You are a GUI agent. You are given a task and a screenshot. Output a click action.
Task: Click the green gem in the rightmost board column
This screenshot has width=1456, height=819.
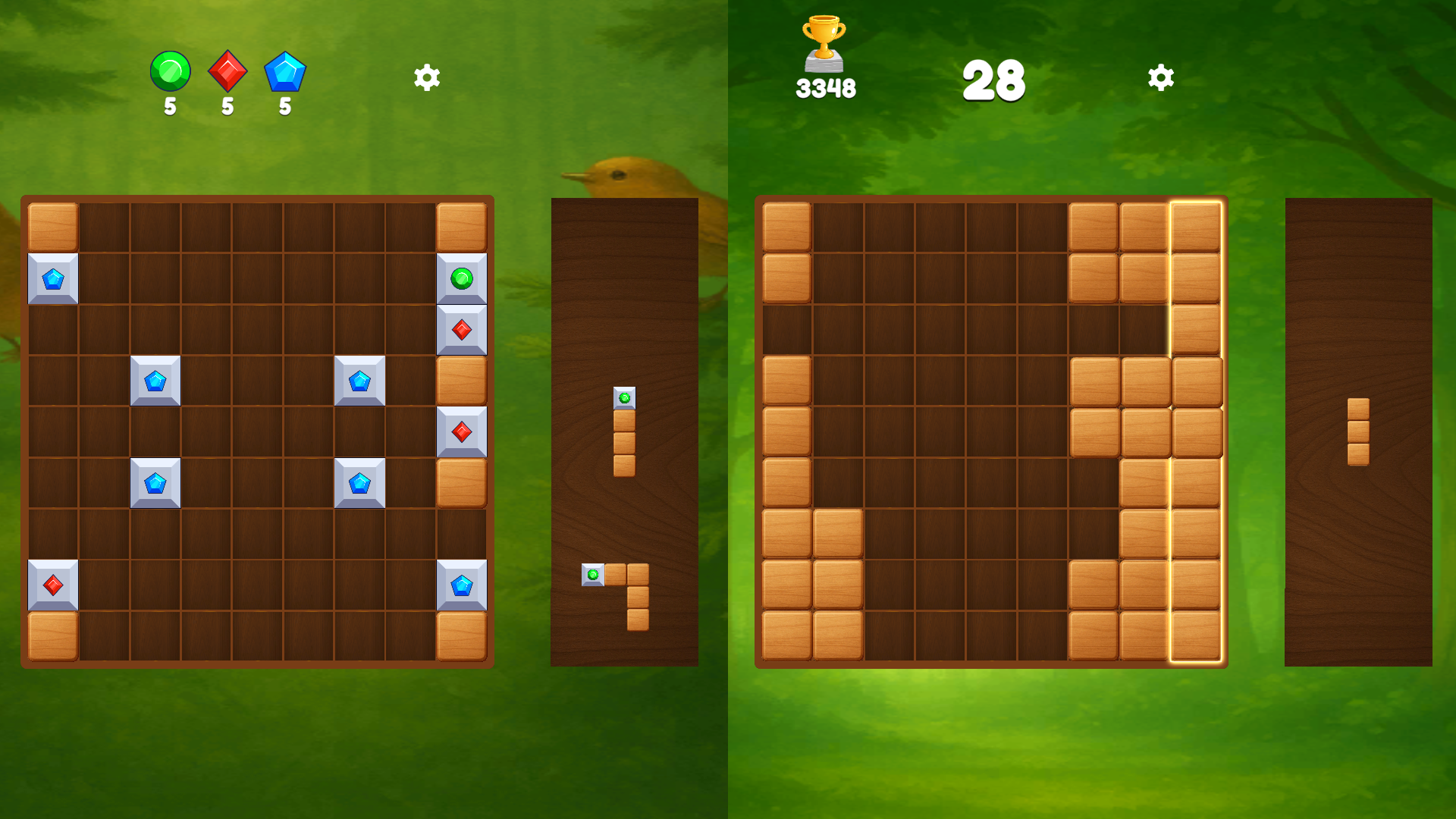pyautogui.click(x=461, y=278)
